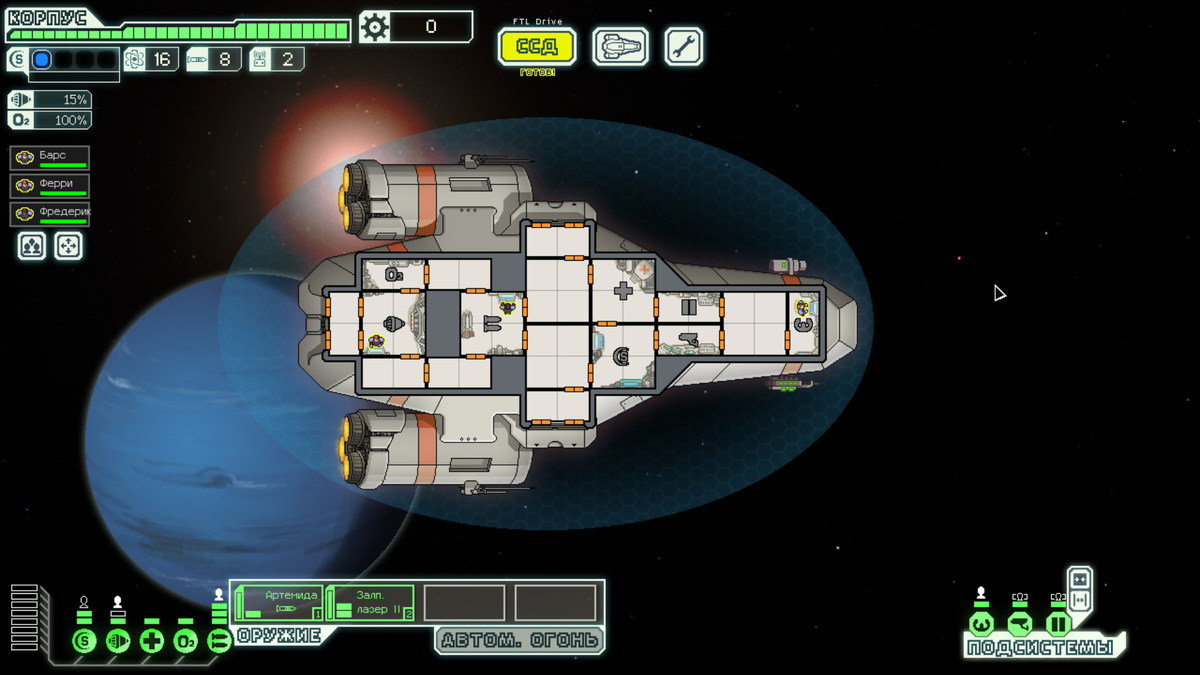Screen dimensions: 1200x675
Task: Select the Залп. лазер II weapon
Action: [370, 603]
